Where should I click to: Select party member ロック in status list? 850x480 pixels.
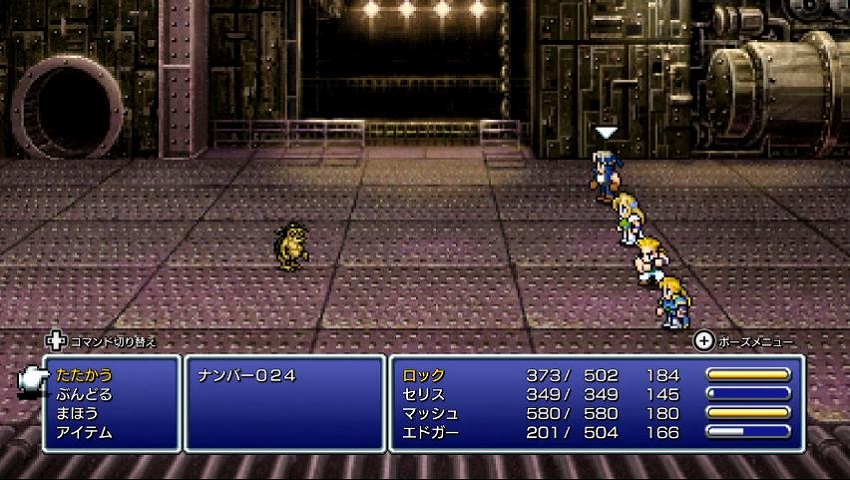(x=424, y=375)
